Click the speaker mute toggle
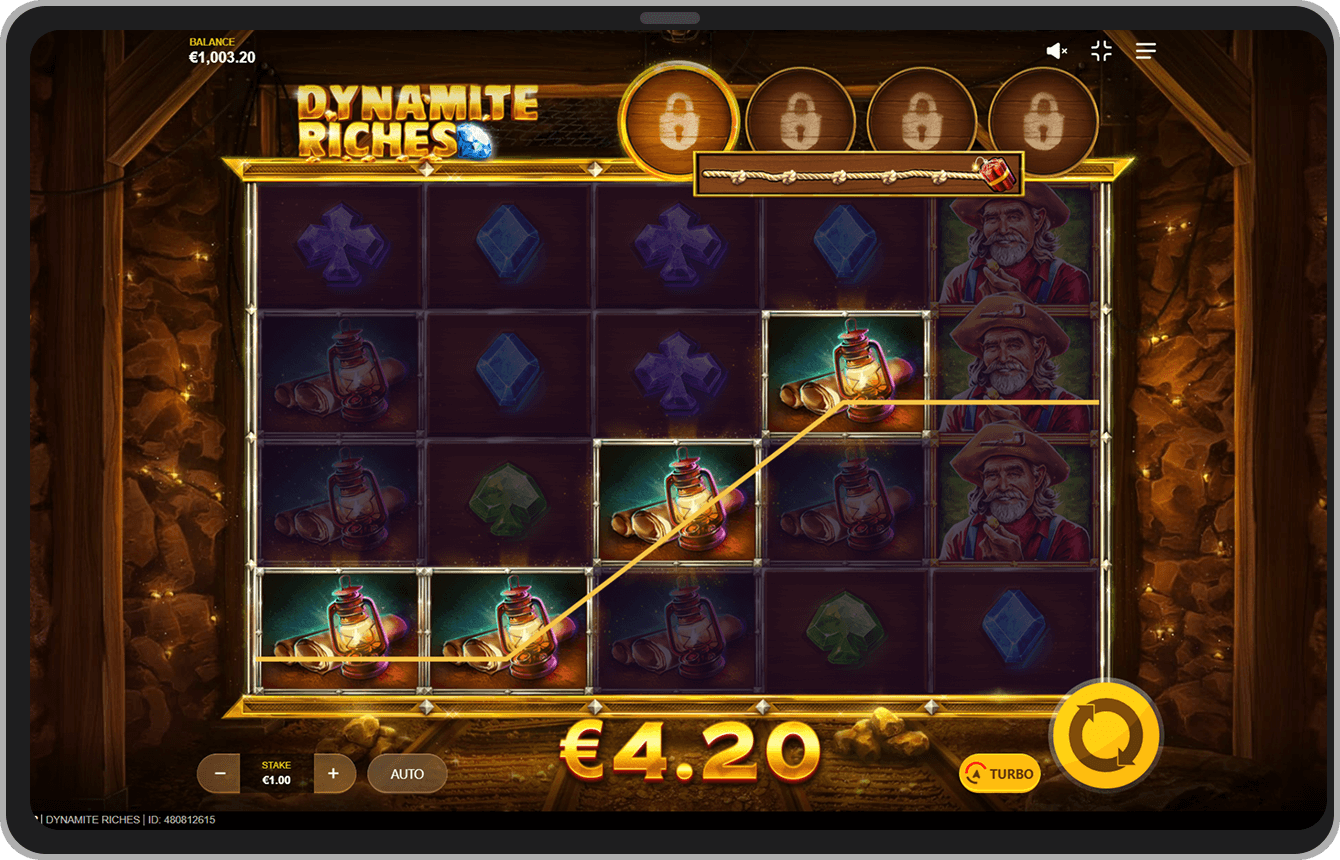Image resolution: width=1340 pixels, height=860 pixels. coord(1056,51)
